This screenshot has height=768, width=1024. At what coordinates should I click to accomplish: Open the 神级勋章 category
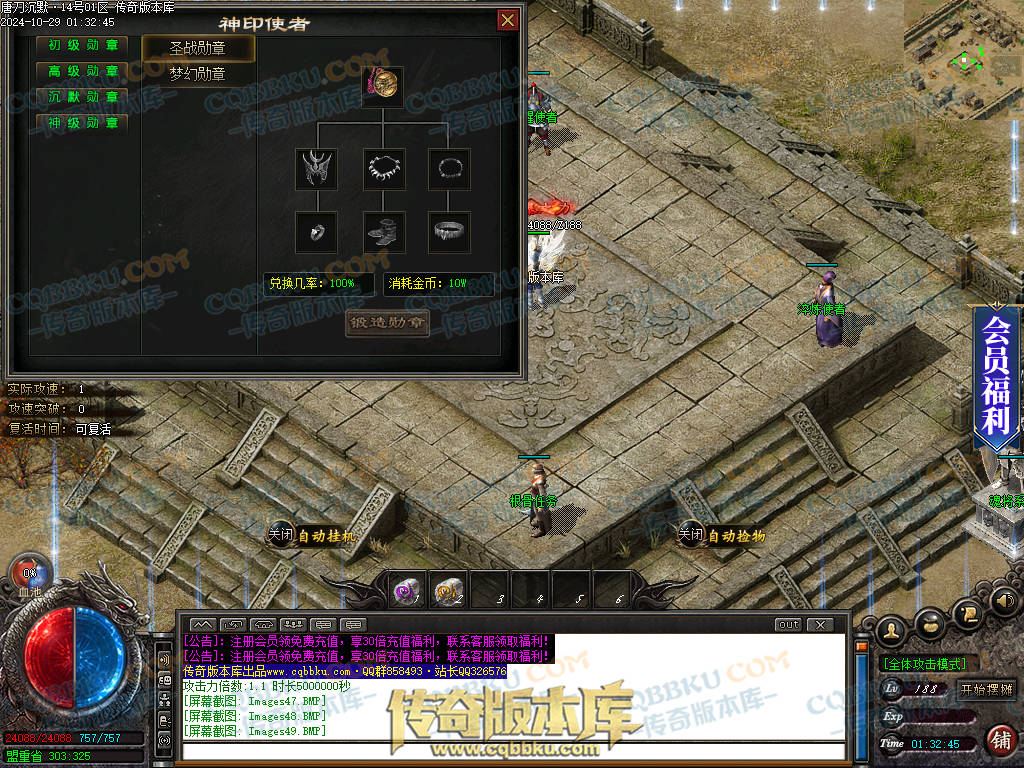pos(83,124)
